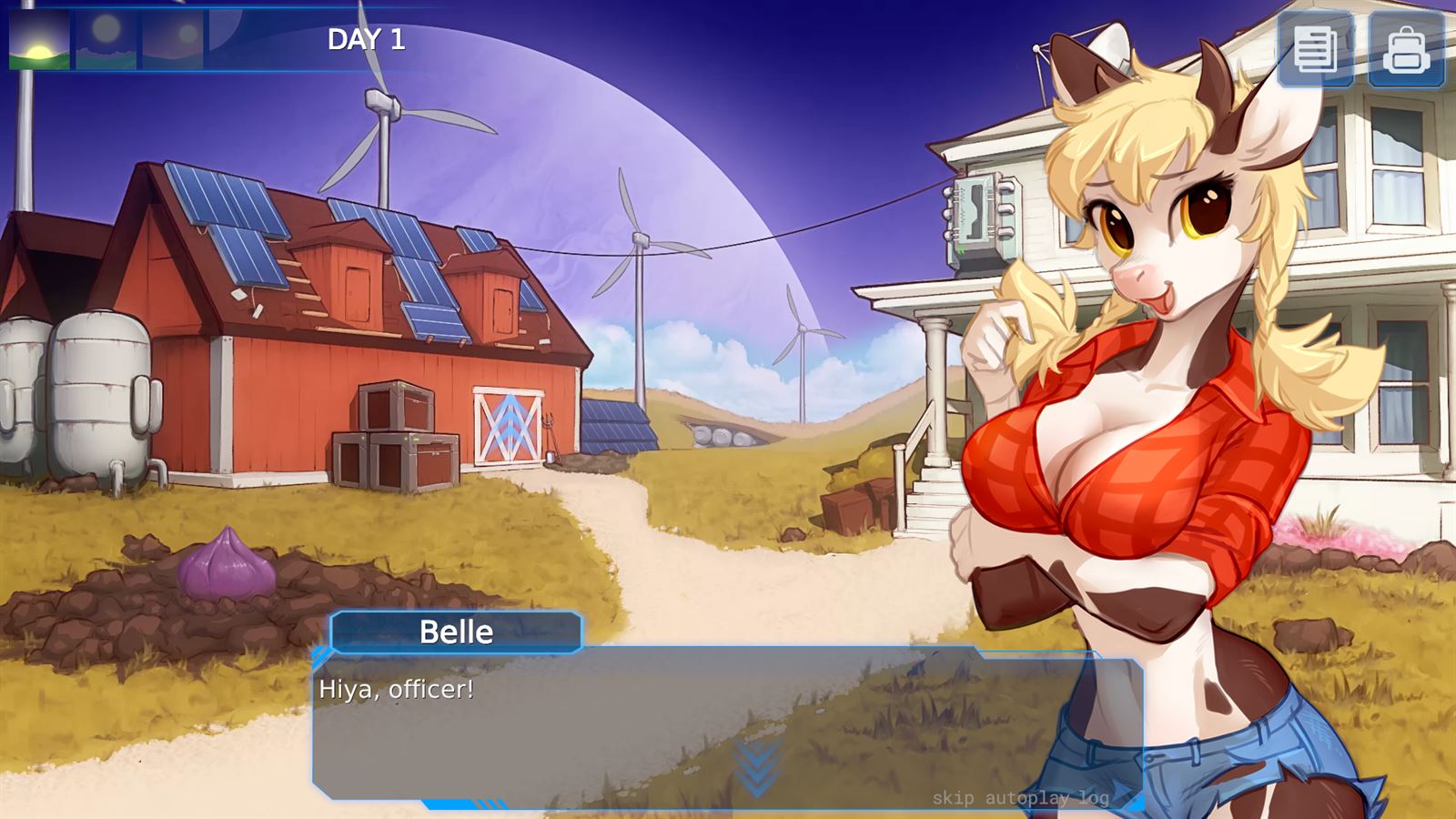Select the night time-of-day panel
The width and height of the screenshot is (1456, 819).
[x=237, y=41]
